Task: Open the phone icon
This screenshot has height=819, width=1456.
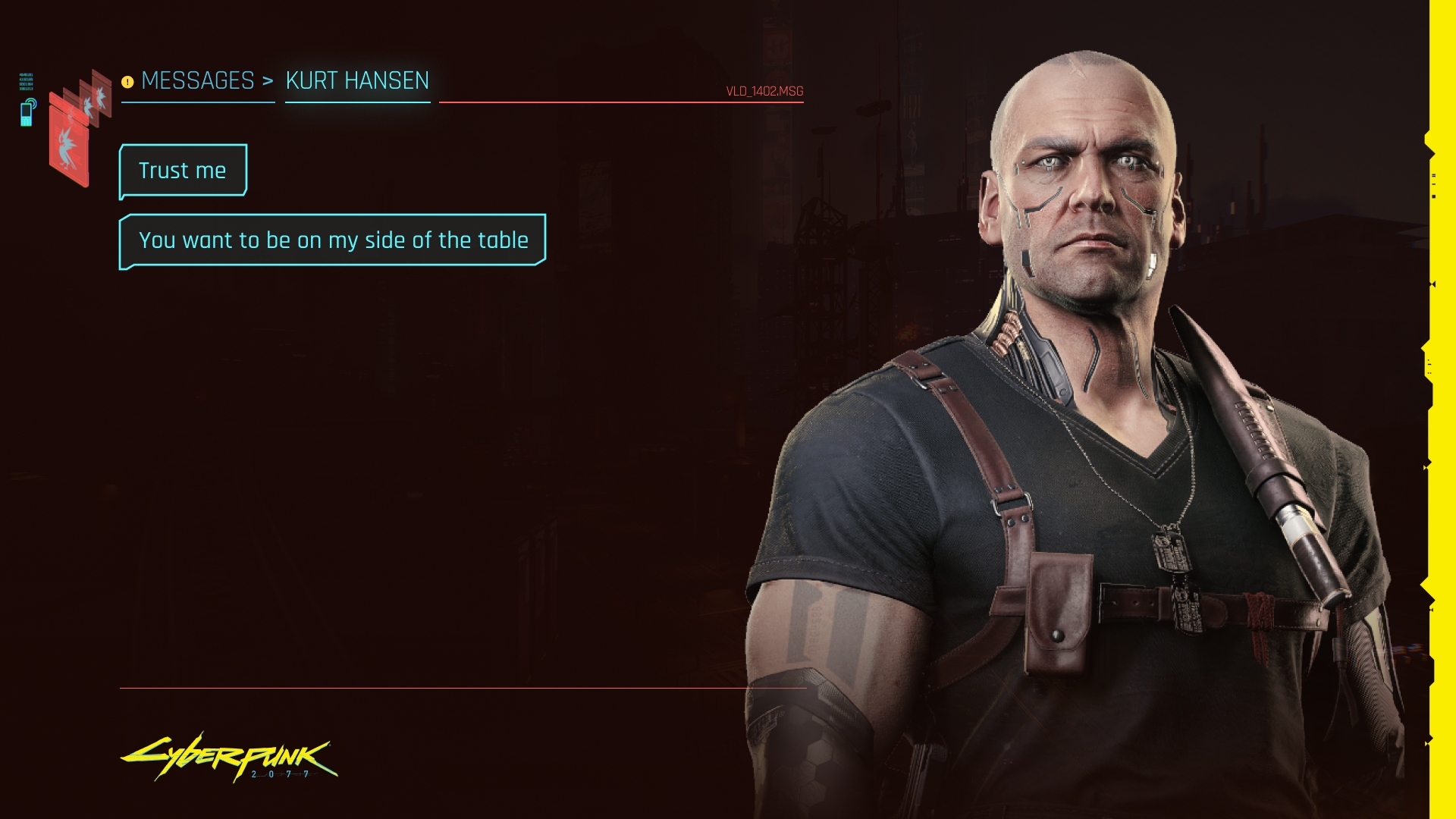Action: click(27, 112)
